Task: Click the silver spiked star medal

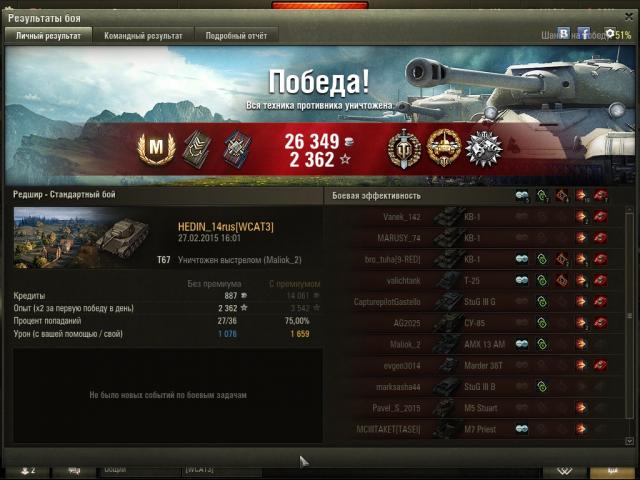Action: 482,148
